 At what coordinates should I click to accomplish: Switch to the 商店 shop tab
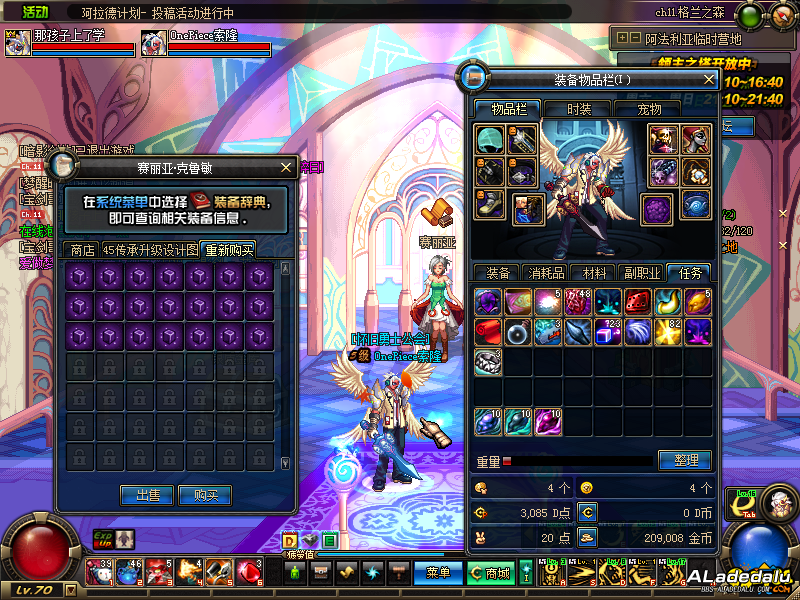click(79, 250)
